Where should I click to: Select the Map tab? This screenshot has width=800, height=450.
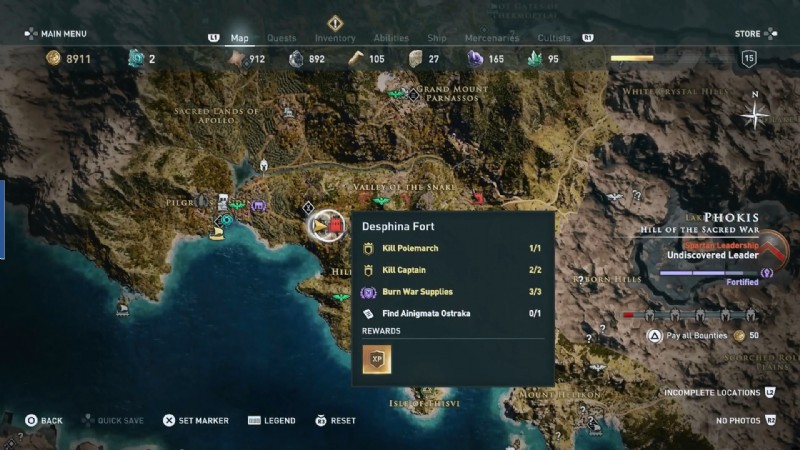240,38
